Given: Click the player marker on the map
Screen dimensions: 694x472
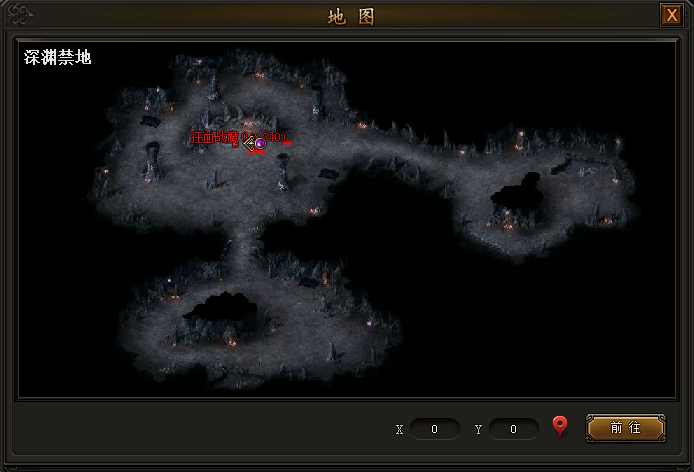Looking at the screenshot, I should [259, 144].
